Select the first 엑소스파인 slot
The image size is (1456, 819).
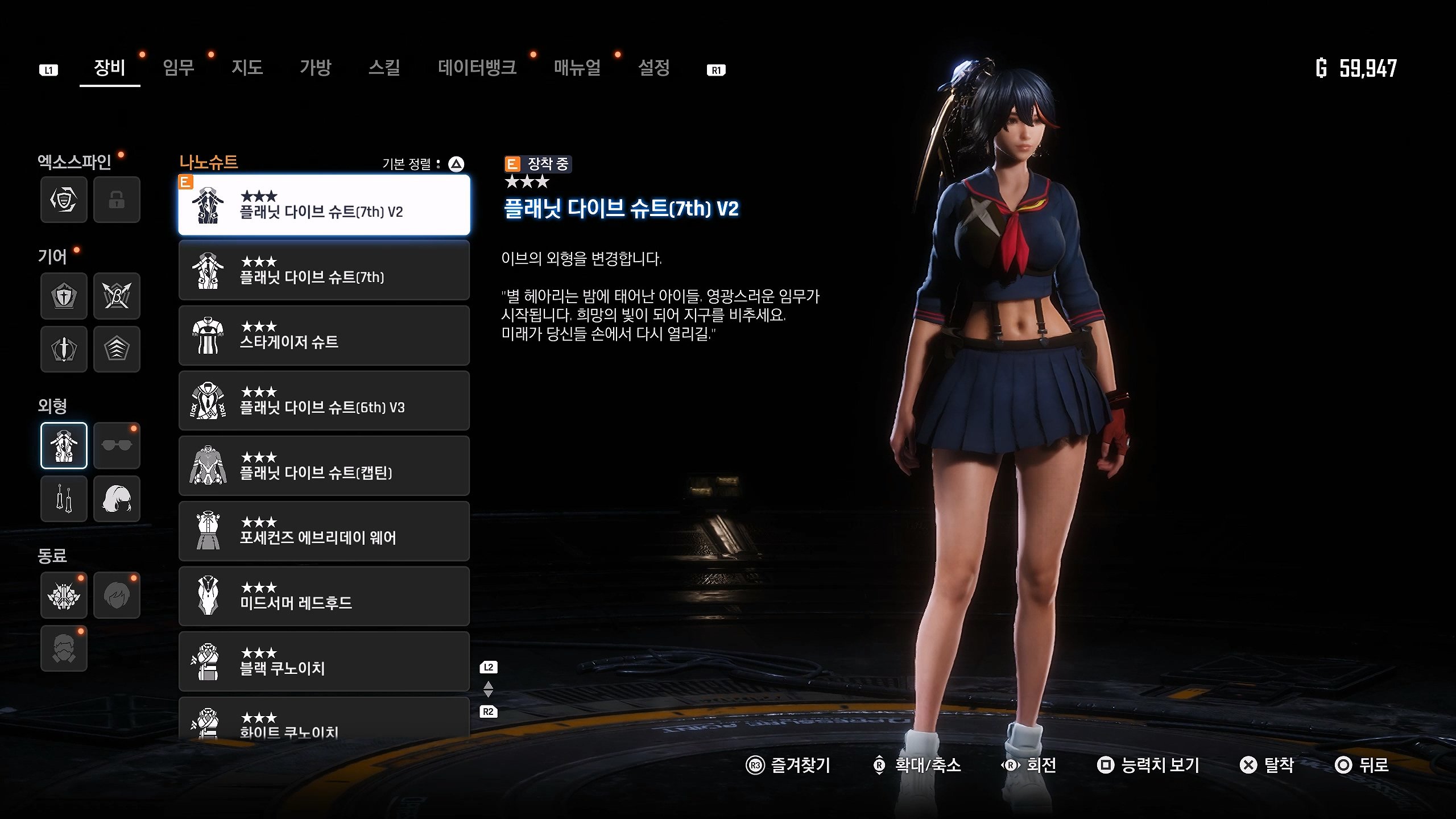[64, 200]
